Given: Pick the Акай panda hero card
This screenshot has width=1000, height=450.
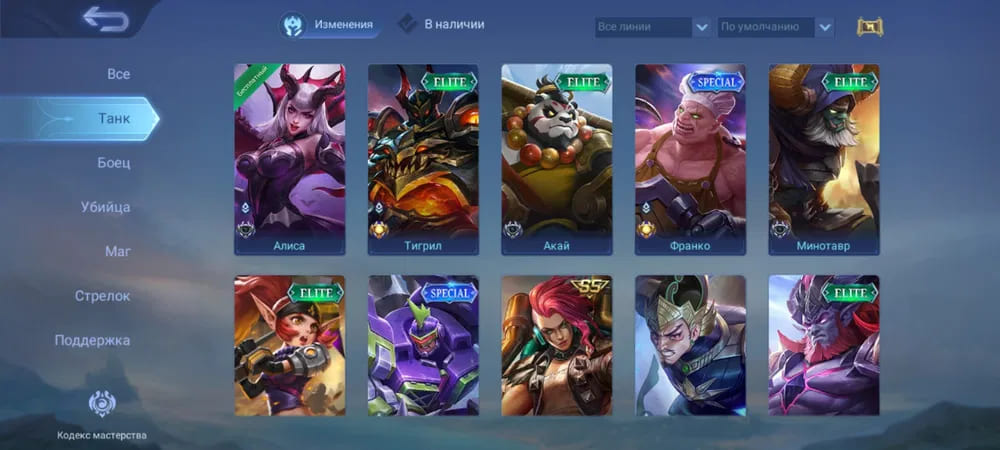Looking at the screenshot, I should 556,159.
